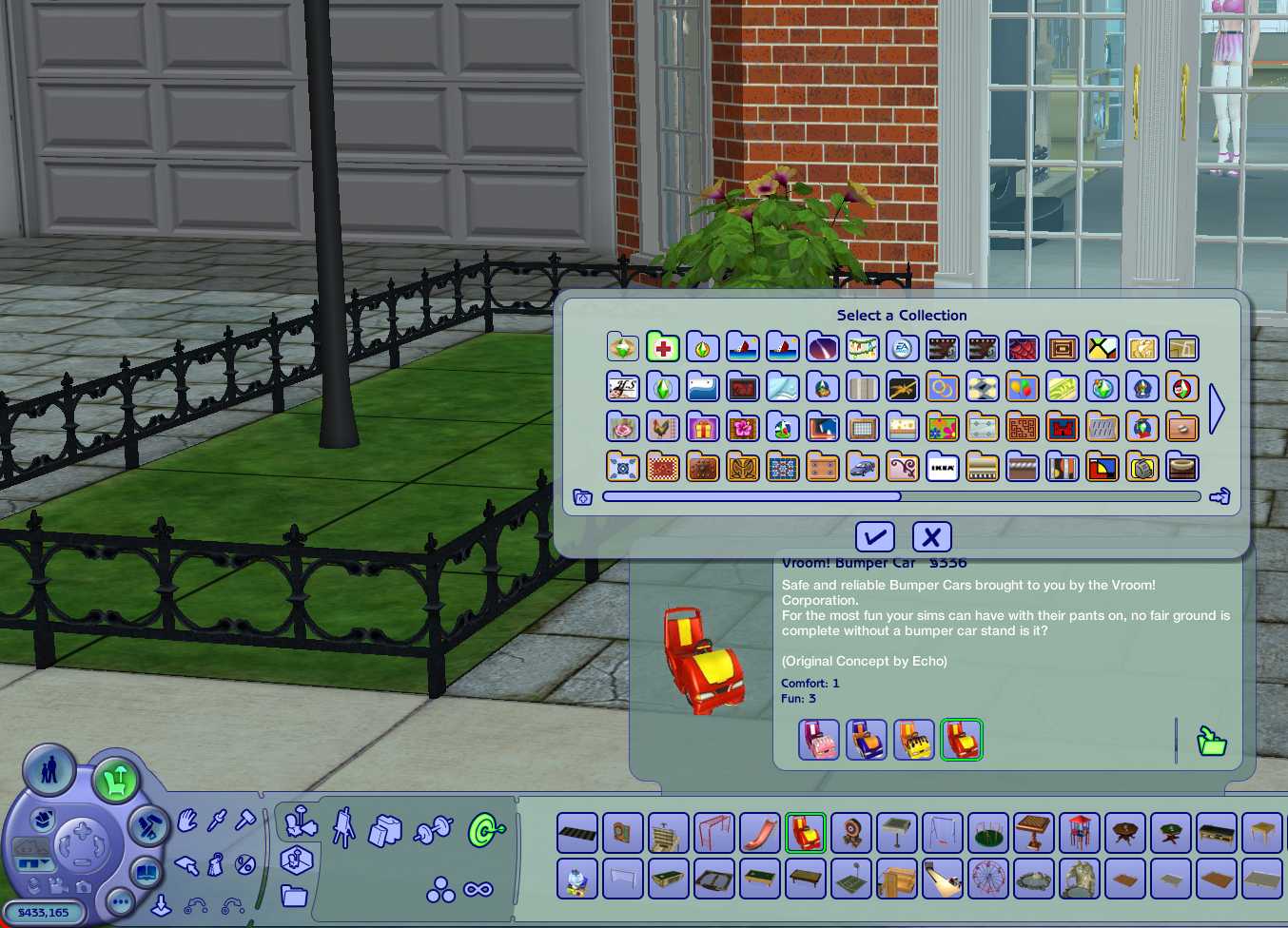Select the sledgehammer delete tool

click(246, 819)
